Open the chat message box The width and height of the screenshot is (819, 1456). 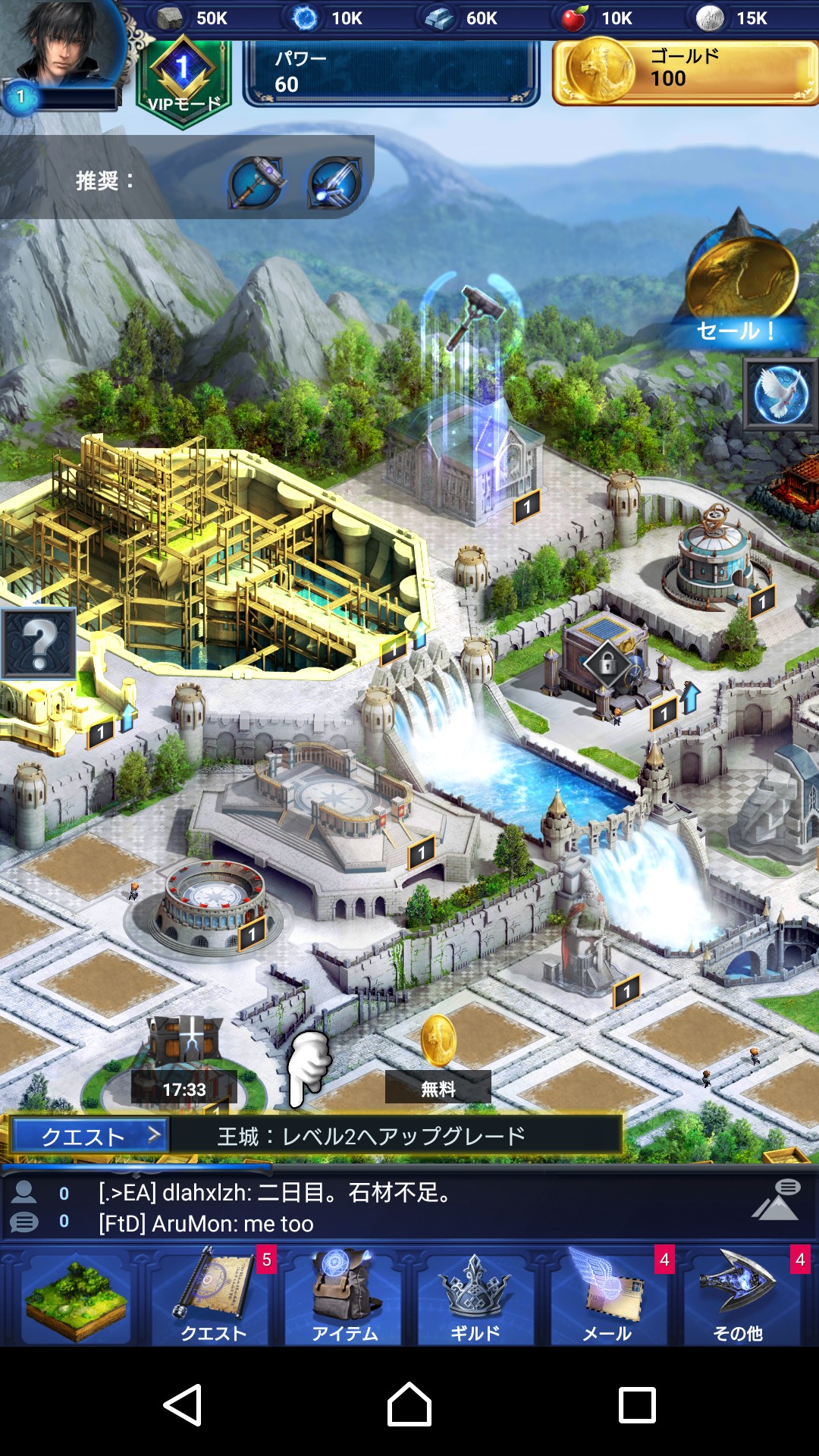(x=379, y=1207)
